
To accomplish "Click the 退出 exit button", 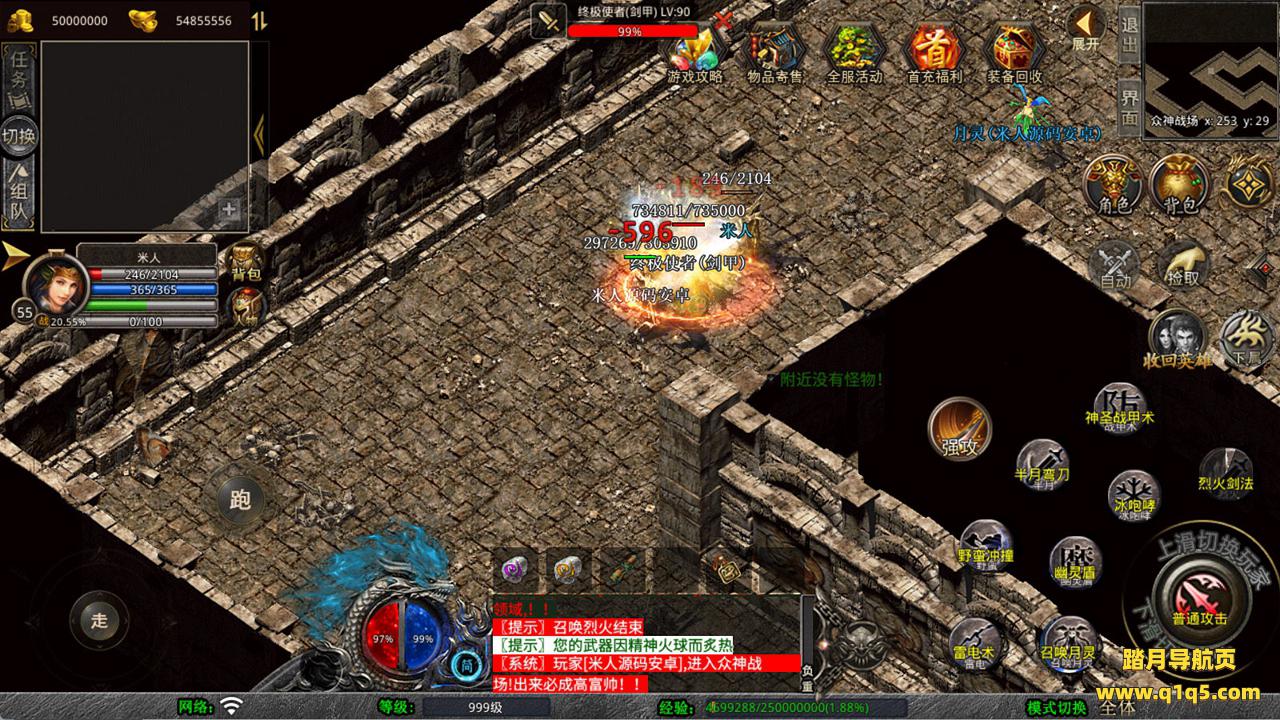I will pyautogui.click(x=1129, y=35).
